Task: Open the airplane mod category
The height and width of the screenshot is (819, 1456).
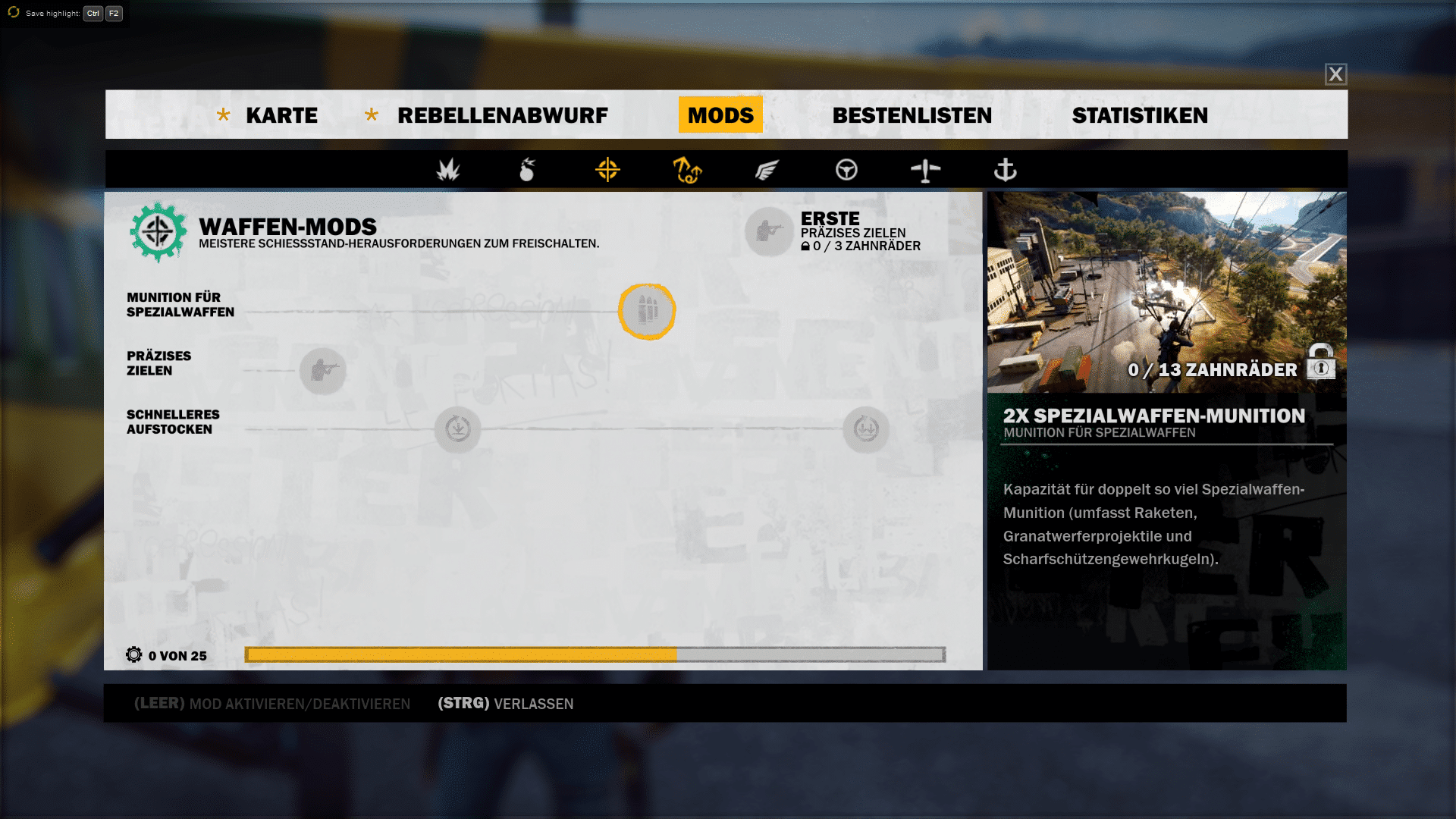Action: [x=925, y=170]
